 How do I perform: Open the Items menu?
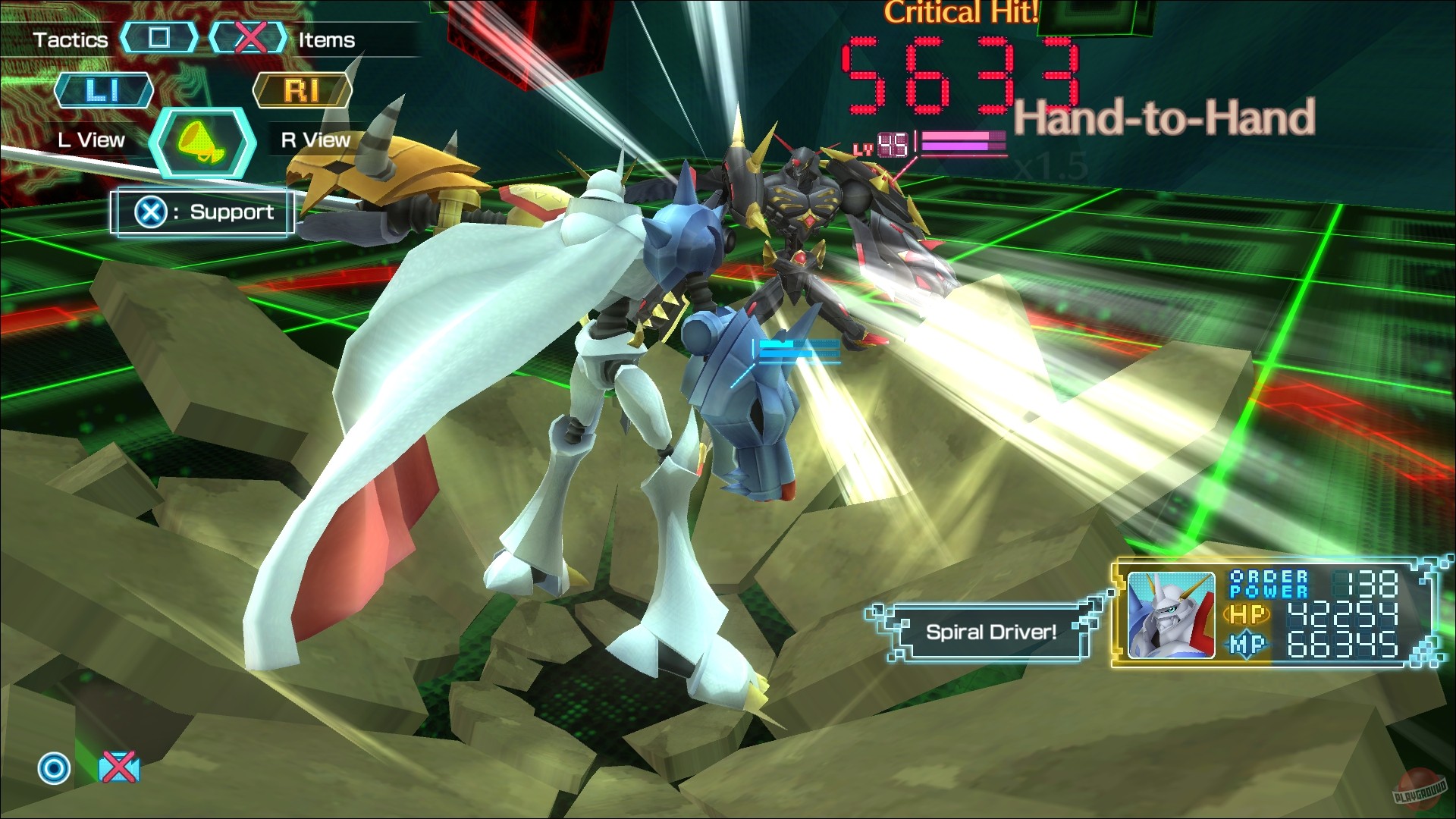(x=325, y=40)
